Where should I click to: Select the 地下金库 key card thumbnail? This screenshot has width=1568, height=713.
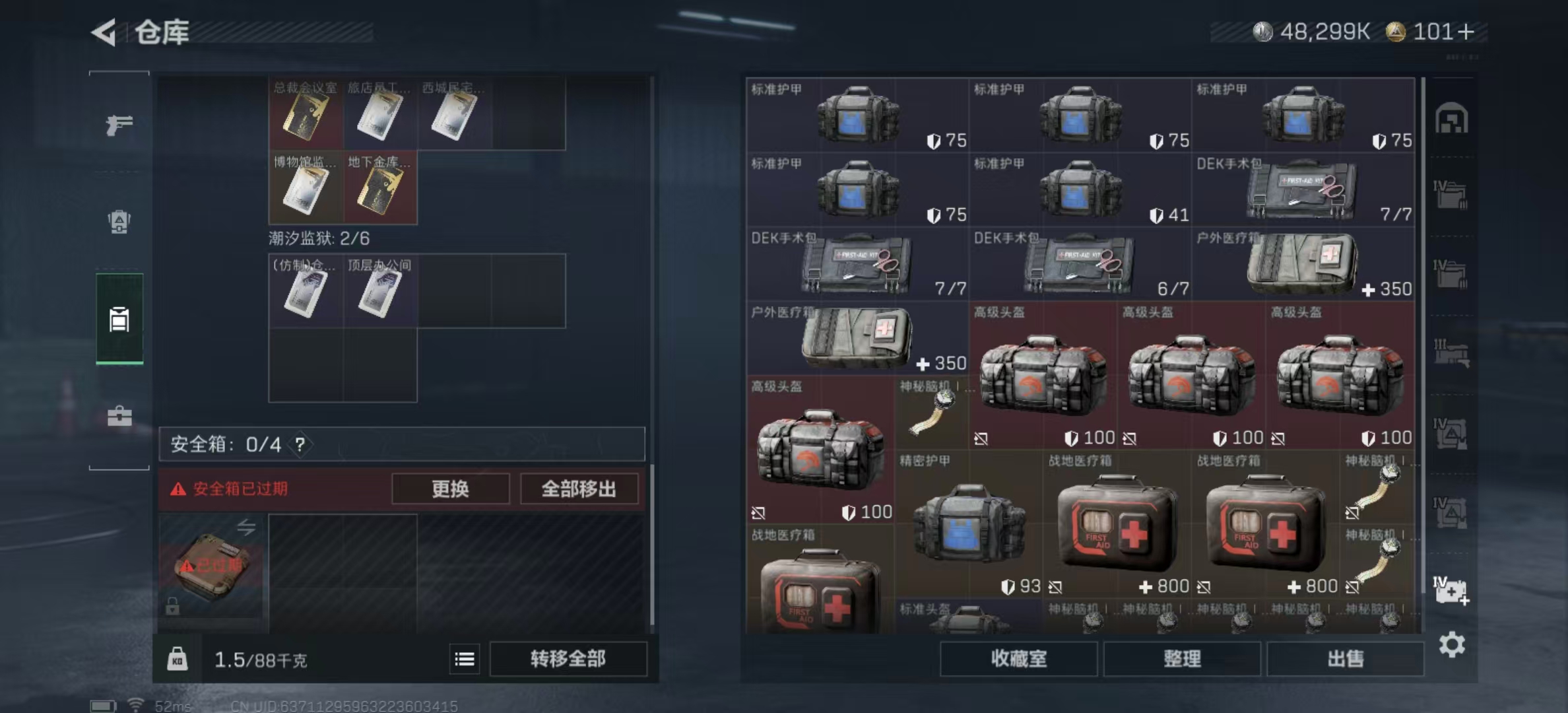click(x=379, y=189)
